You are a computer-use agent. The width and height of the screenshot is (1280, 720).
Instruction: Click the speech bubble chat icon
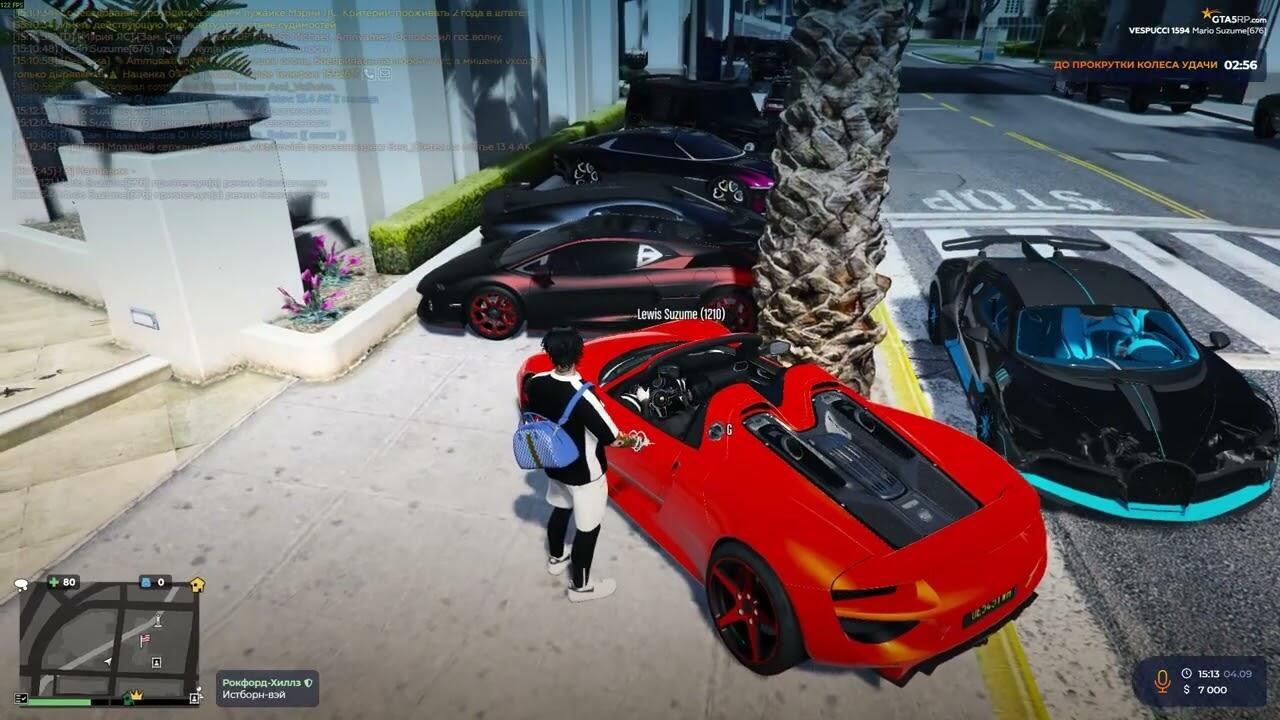coord(21,583)
